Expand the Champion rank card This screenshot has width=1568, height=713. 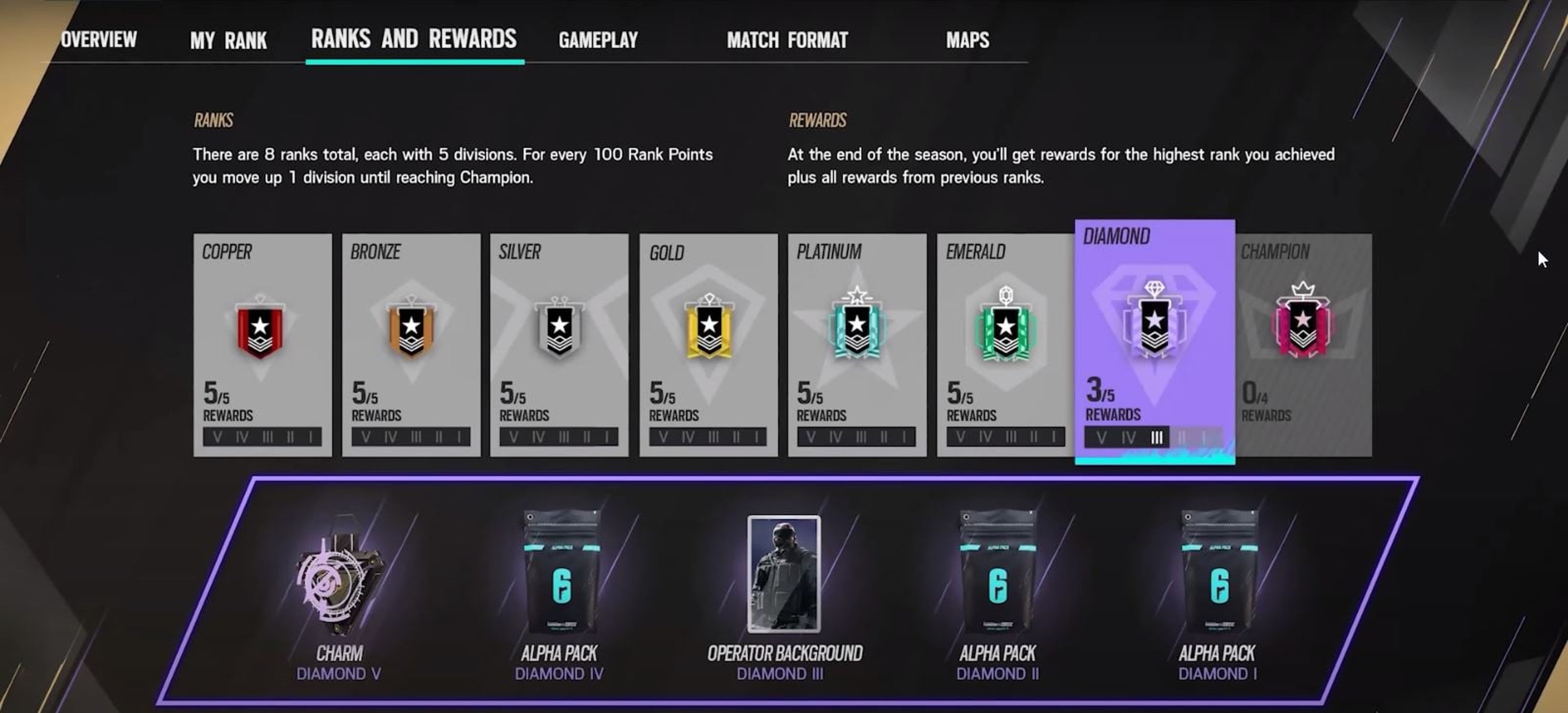point(1301,341)
